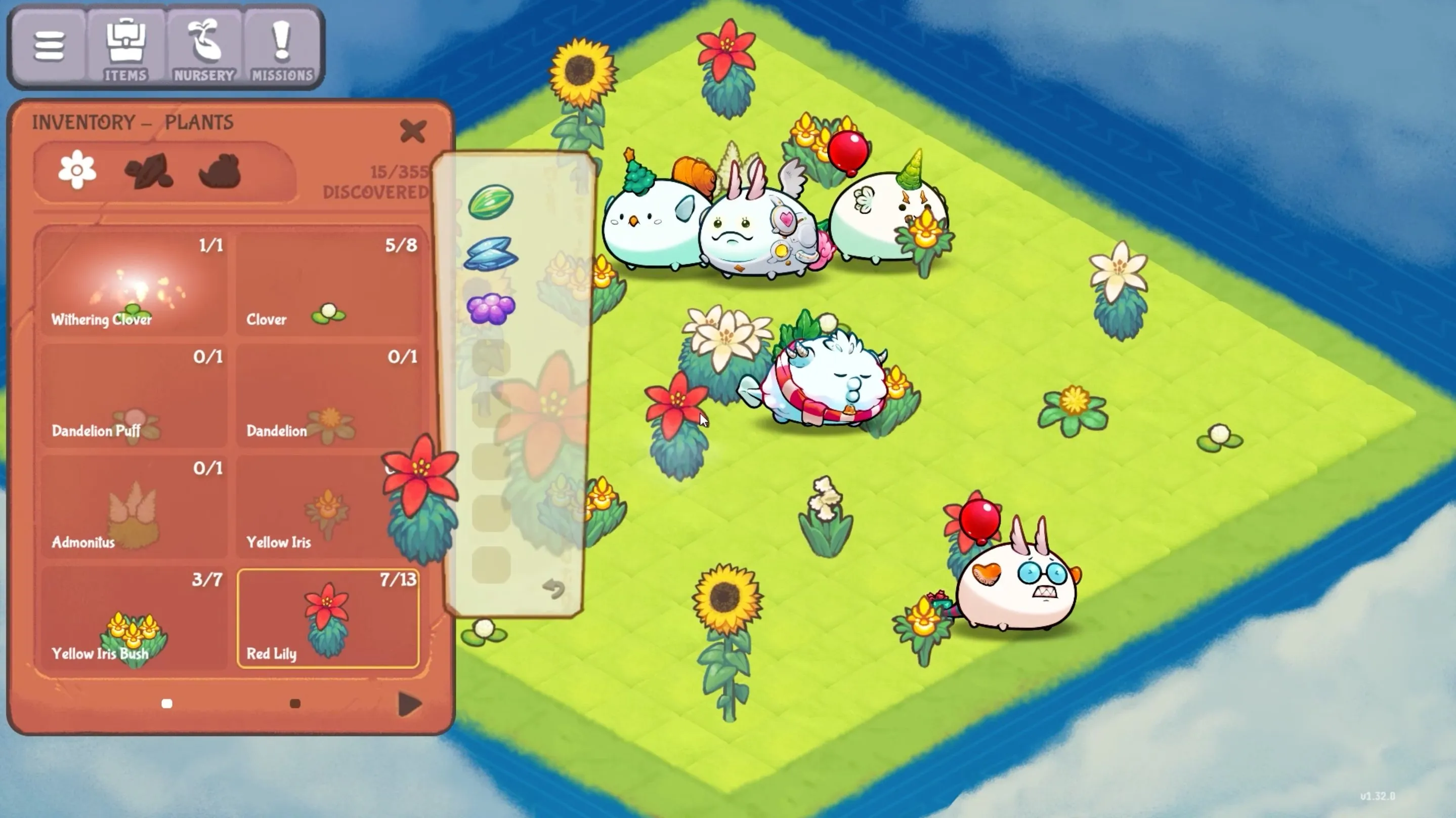Viewport: 1456px width, 818px height.
Task: Open the main hamburger menu
Action: coord(50,45)
